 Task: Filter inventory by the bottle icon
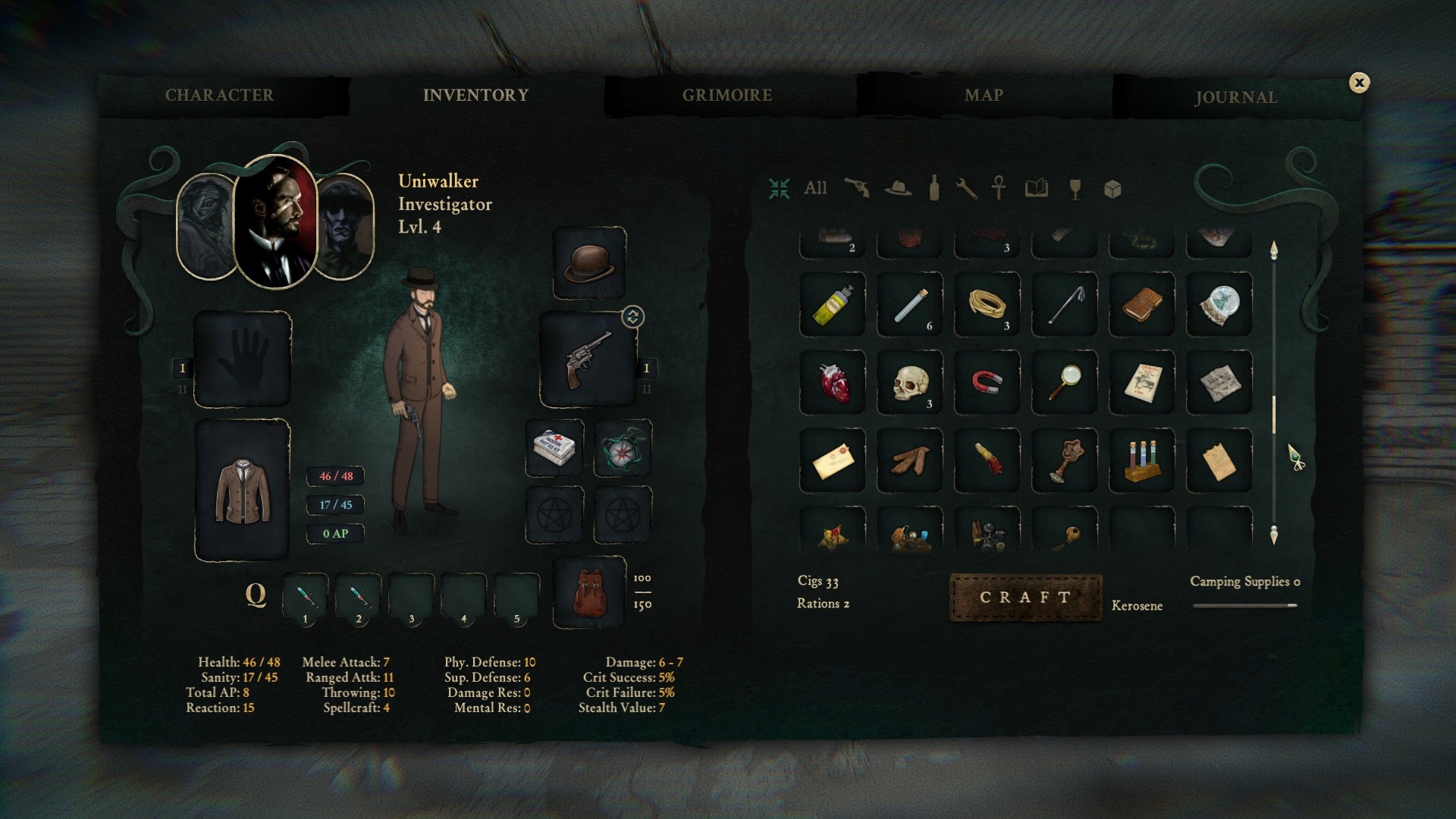pyautogui.click(x=934, y=188)
